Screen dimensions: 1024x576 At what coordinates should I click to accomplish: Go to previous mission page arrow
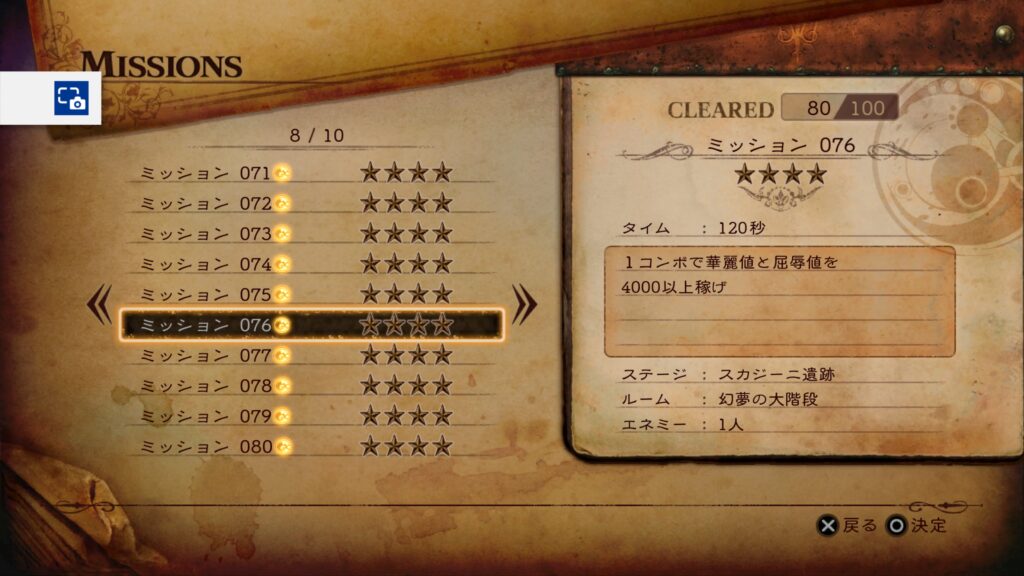[x=100, y=305]
